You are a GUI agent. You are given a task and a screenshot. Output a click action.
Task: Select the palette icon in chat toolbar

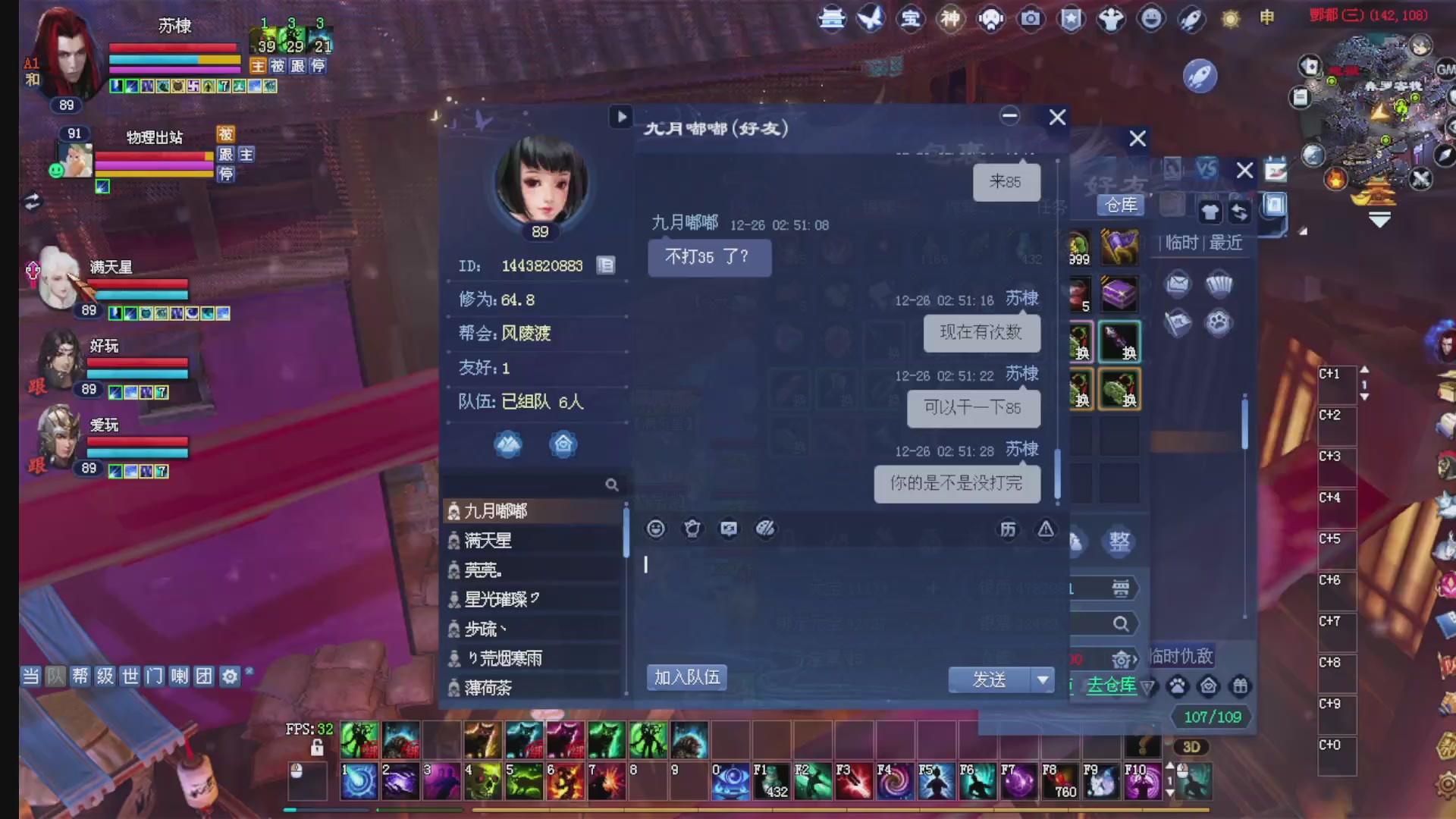click(765, 529)
